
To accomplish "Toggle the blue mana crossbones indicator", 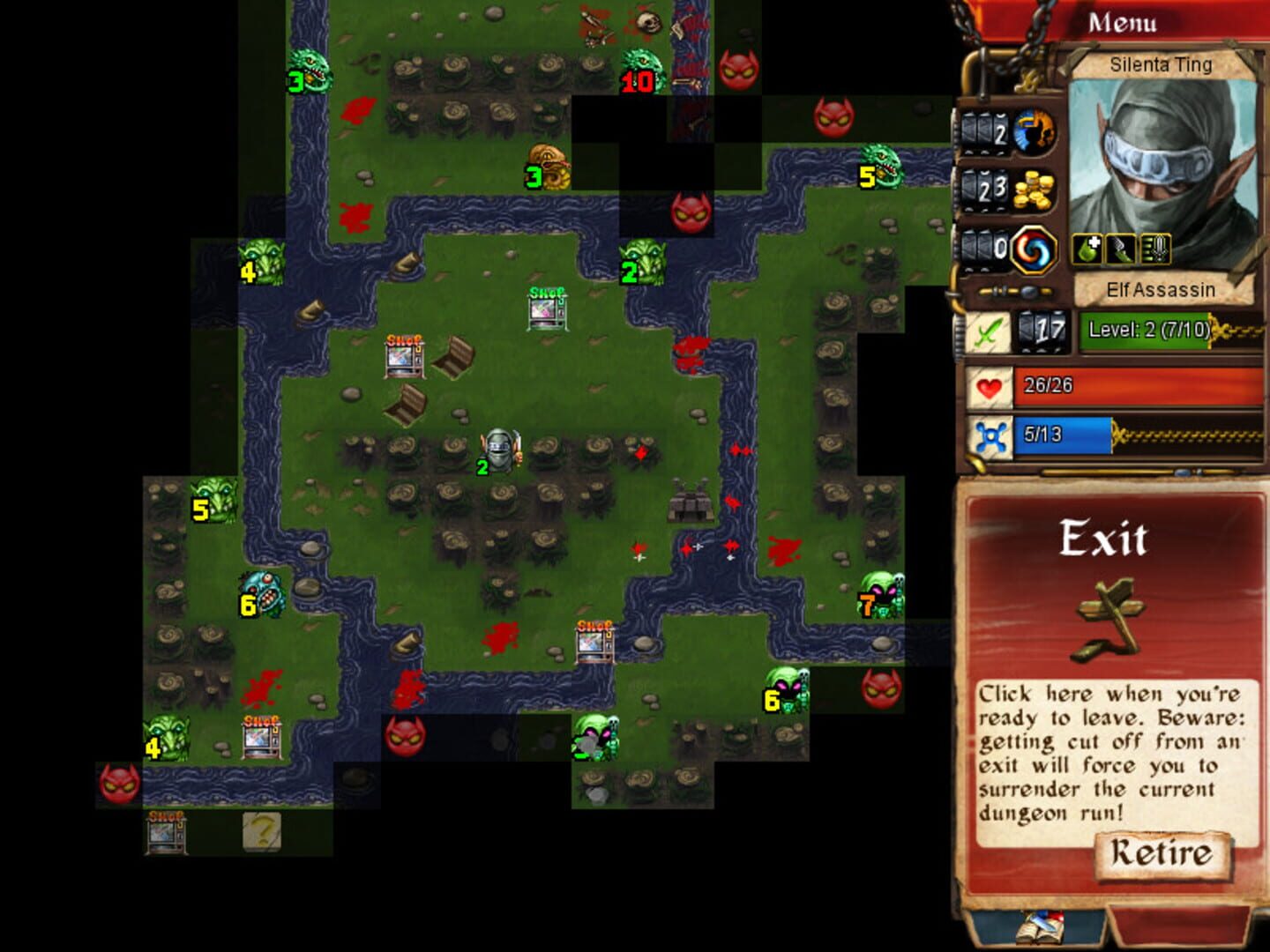I will 989,437.
